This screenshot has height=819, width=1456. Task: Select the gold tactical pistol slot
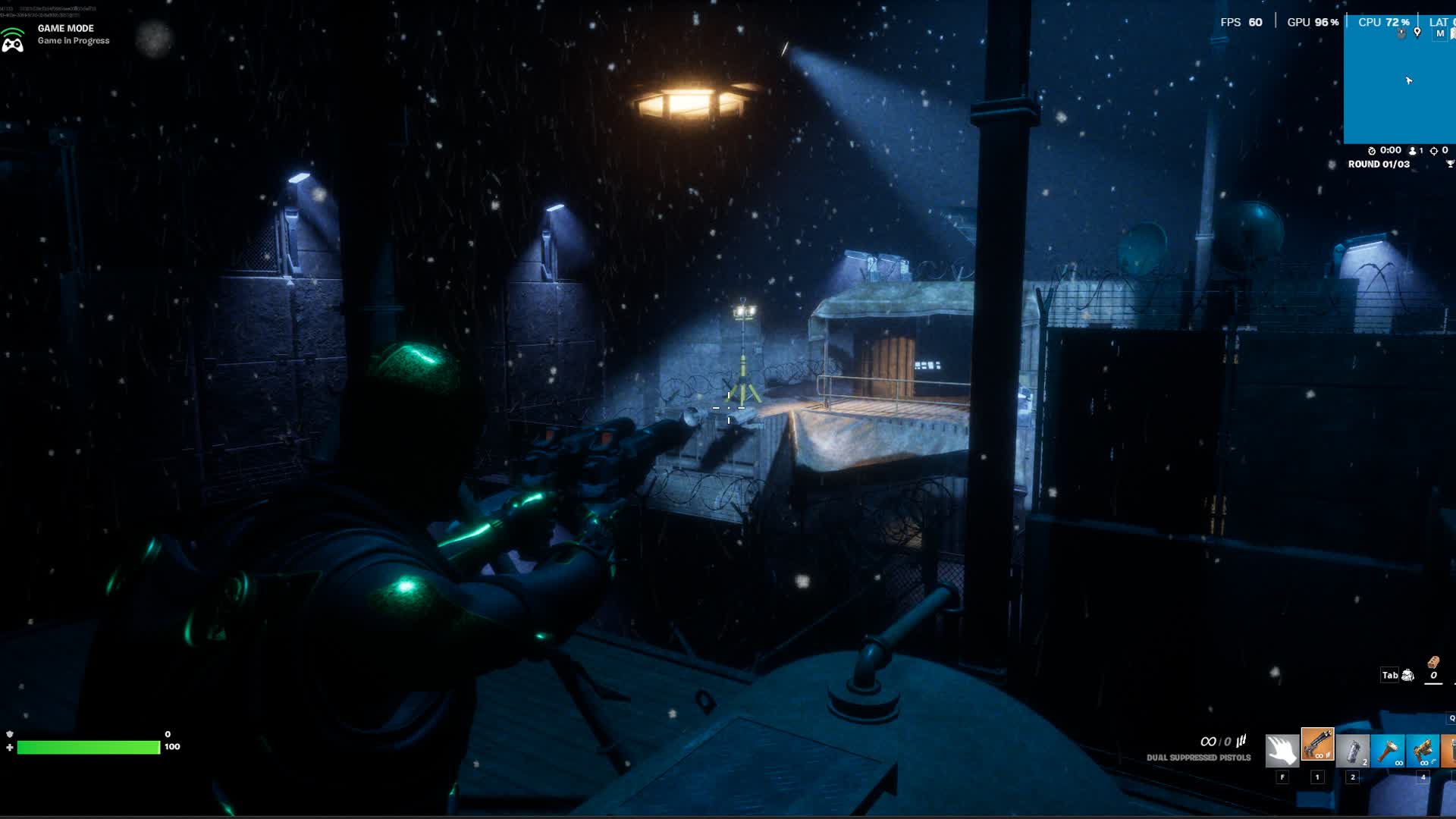point(1423,751)
